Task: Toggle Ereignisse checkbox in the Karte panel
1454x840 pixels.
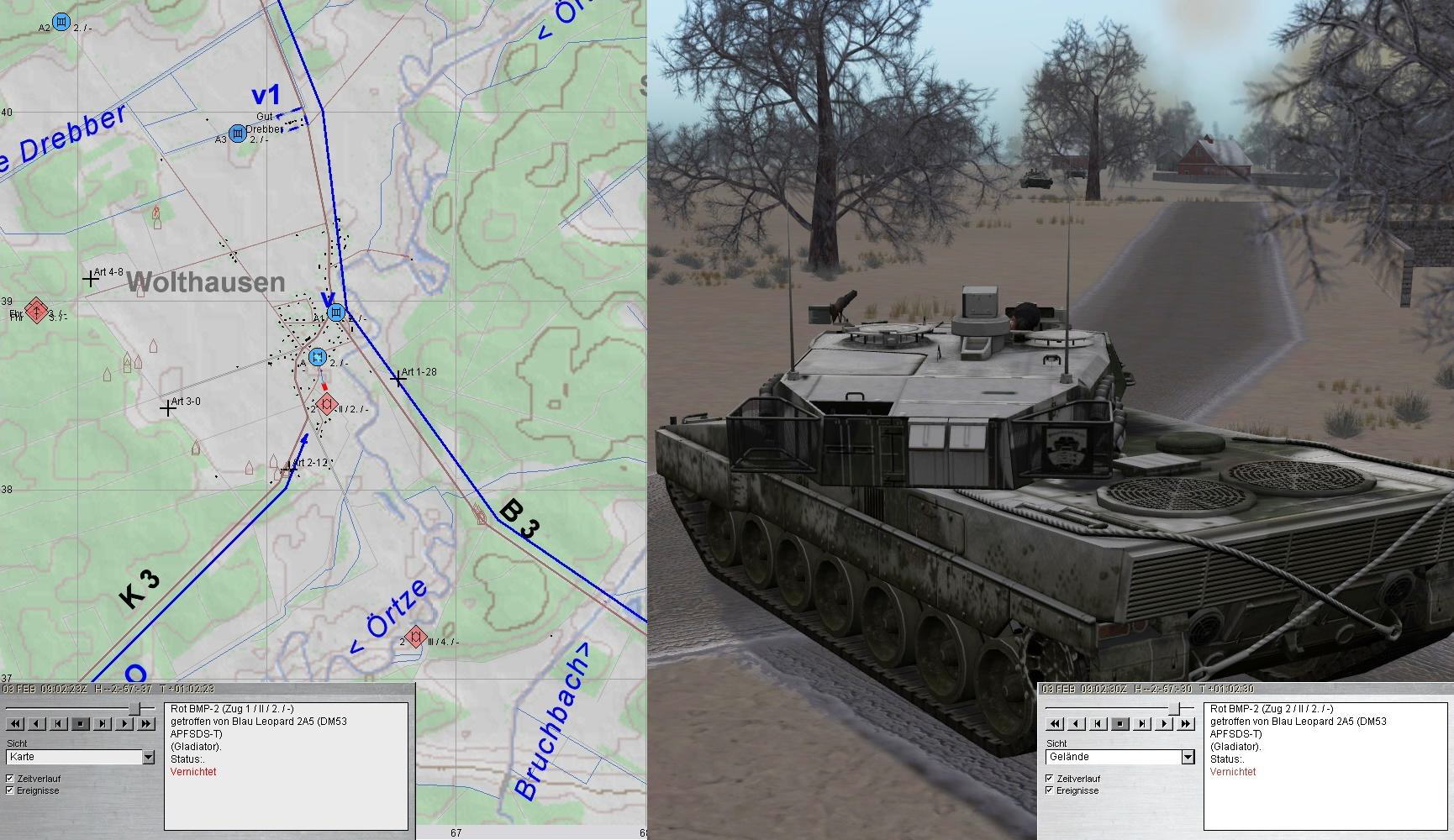Action: (x=10, y=790)
